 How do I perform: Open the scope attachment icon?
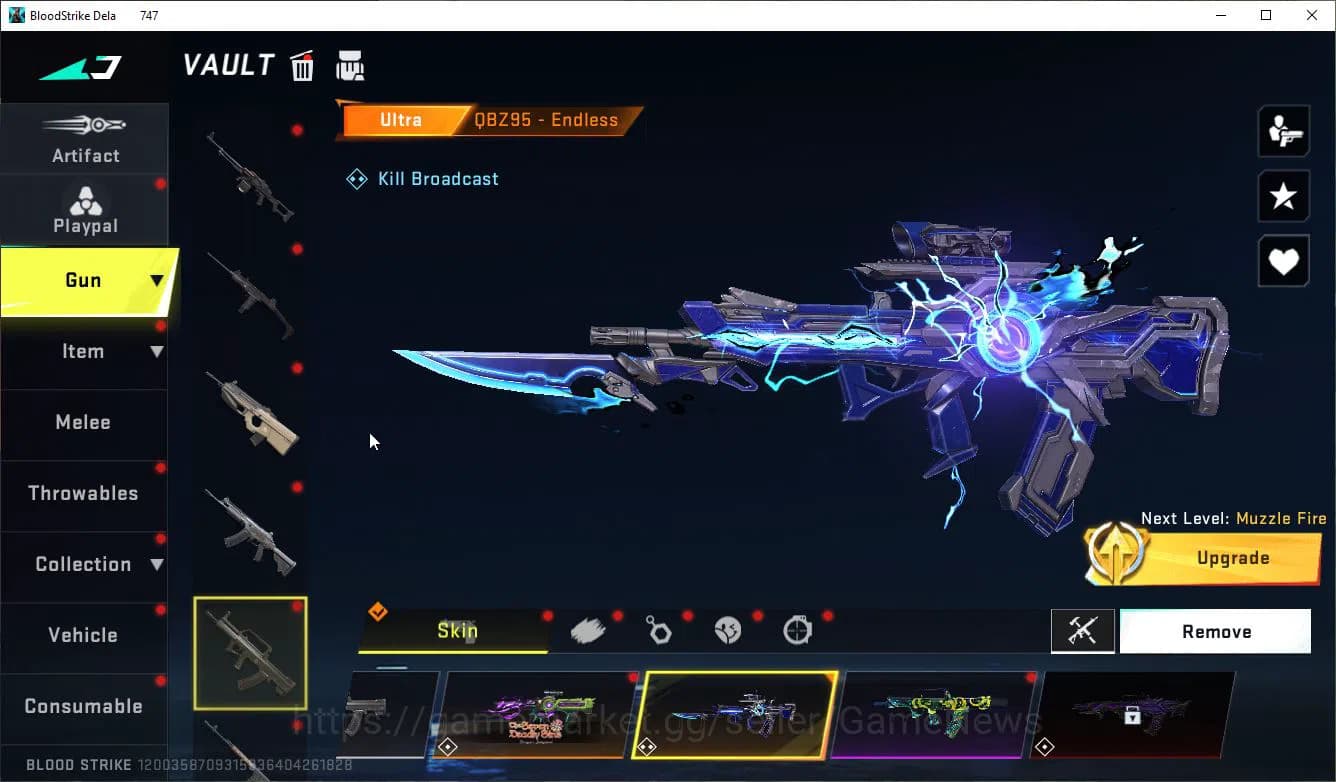[x=797, y=629]
